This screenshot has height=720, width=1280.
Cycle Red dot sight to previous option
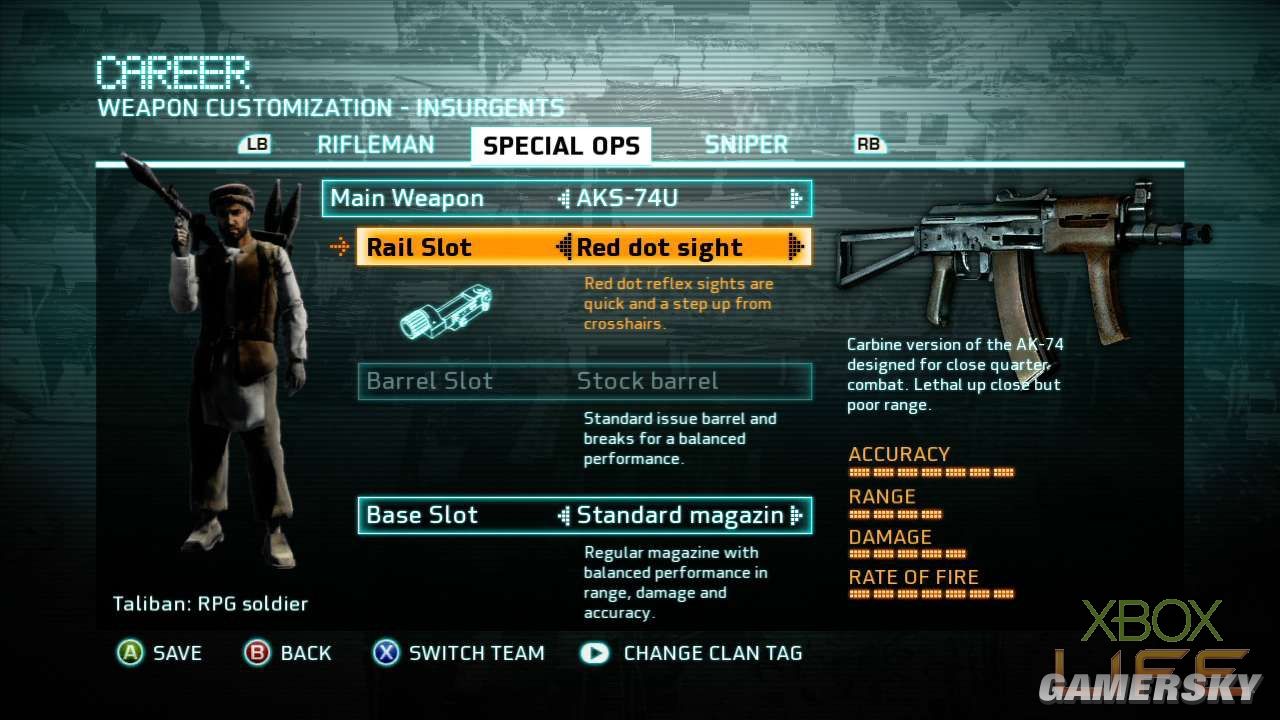(564, 247)
